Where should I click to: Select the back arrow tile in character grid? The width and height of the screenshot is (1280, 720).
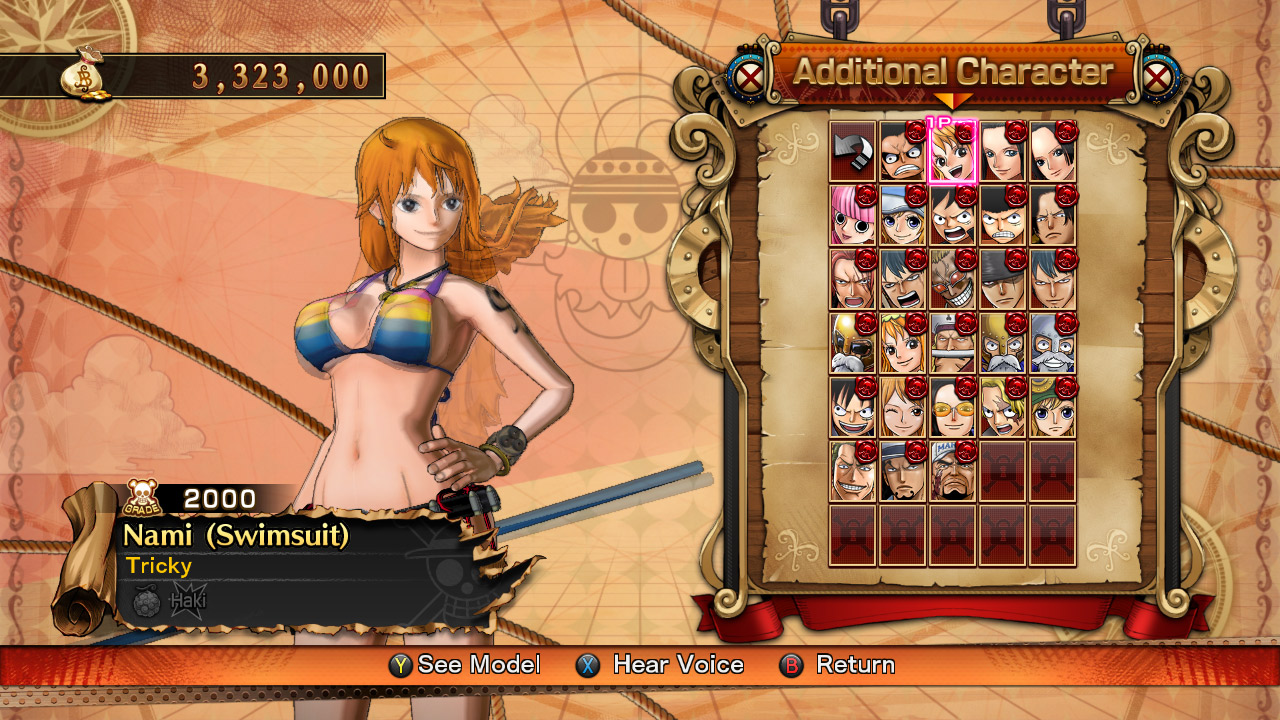click(852, 151)
